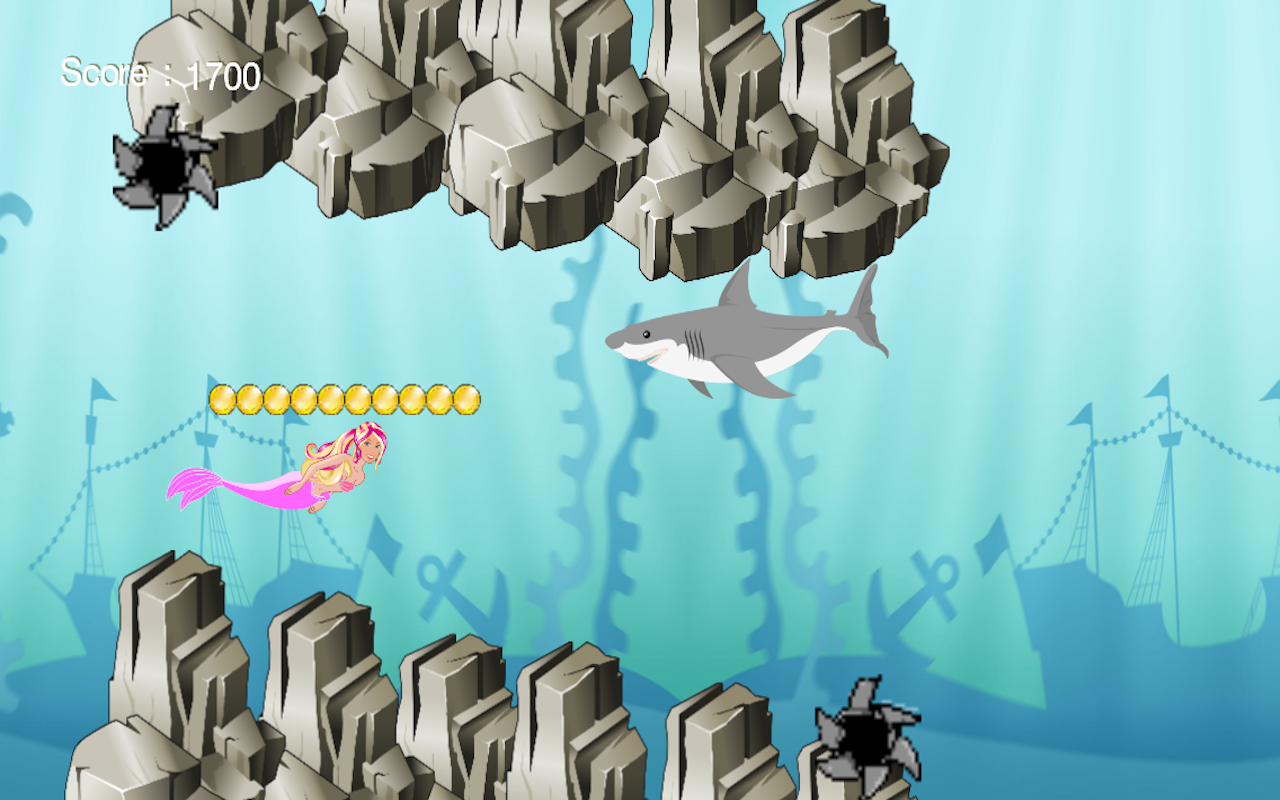Click the Score display text
This screenshot has width=1280, height=800.
click(160, 72)
